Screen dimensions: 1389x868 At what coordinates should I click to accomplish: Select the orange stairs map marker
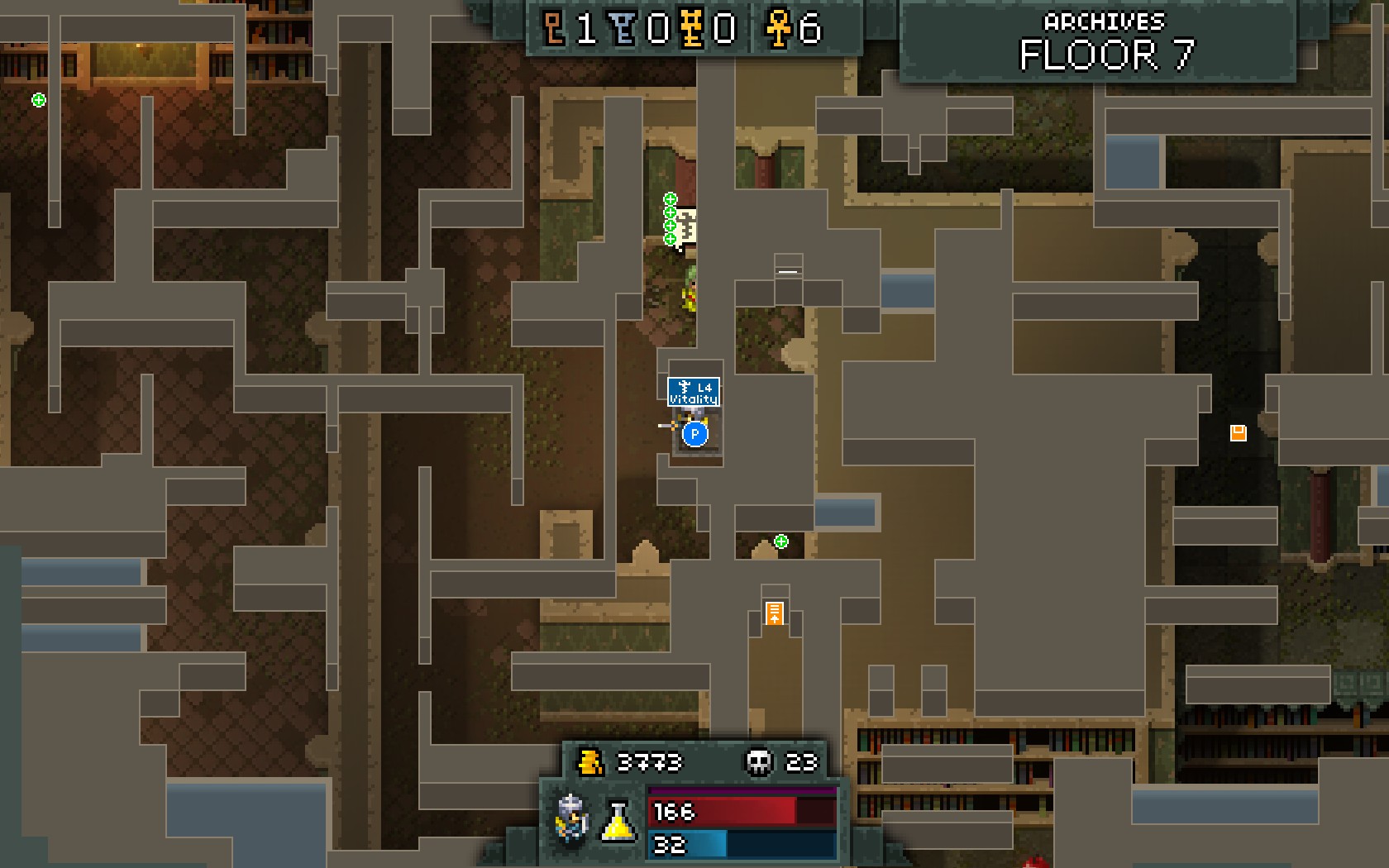(x=774, y=613)
